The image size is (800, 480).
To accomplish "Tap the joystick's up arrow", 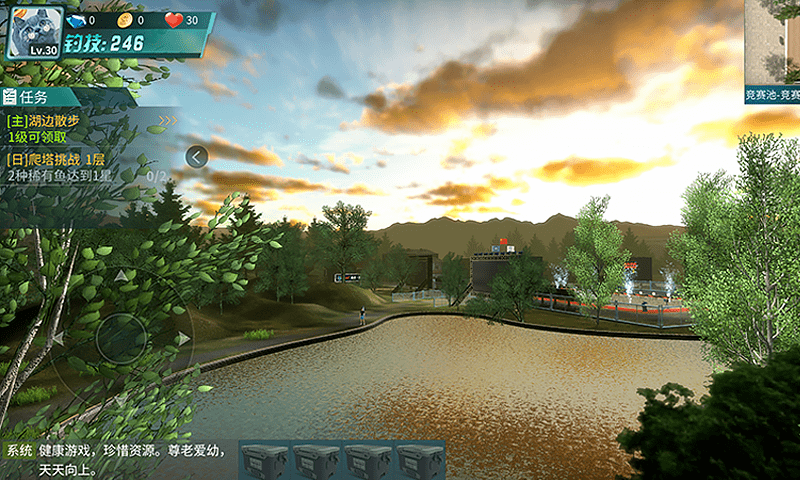I will [x=121, y=275].
